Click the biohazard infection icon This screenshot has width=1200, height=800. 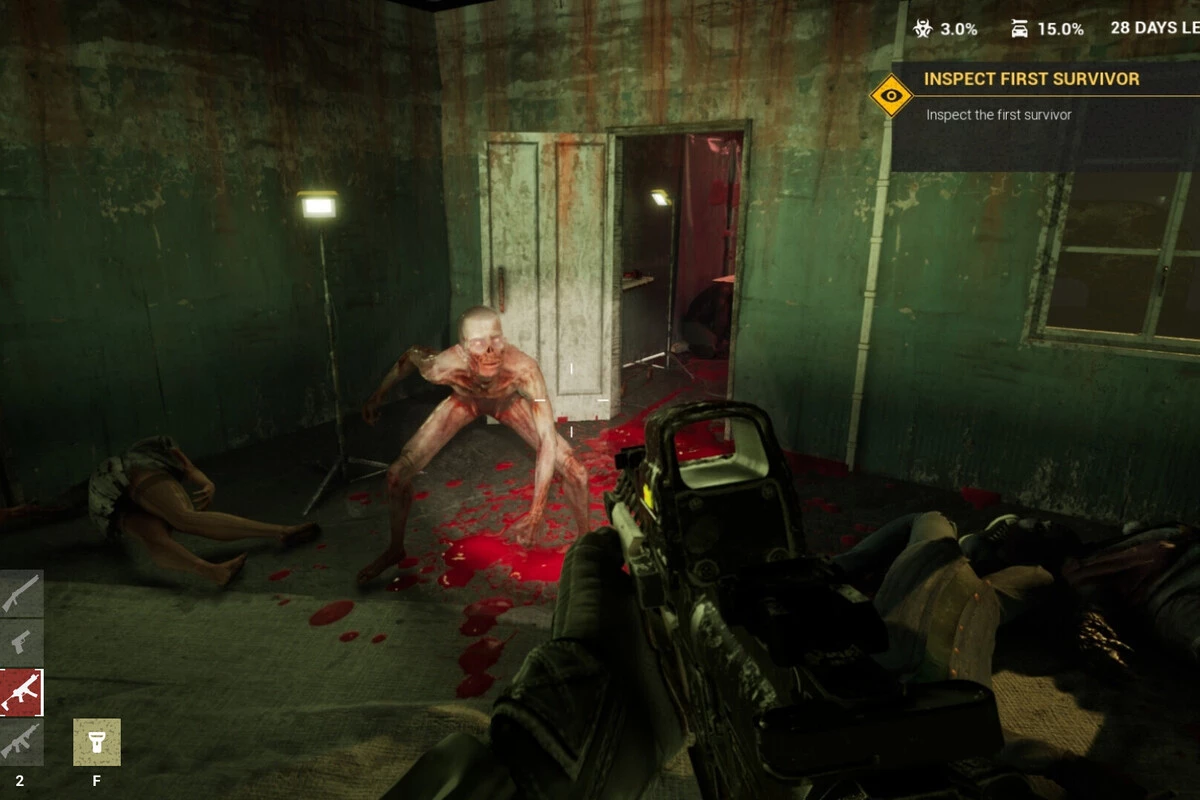coord(923,28)
